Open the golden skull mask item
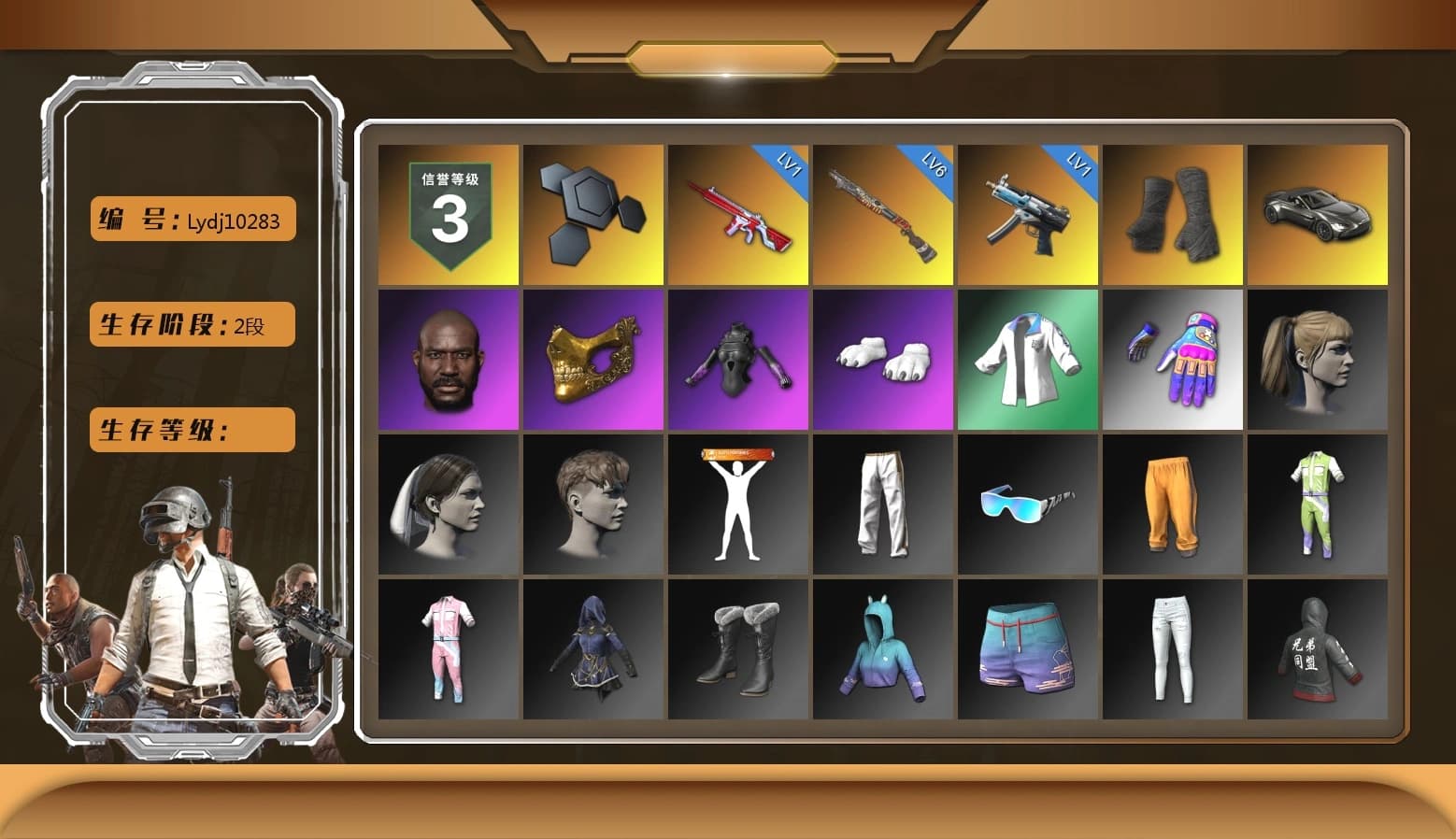Viewport: 1456px width, 839px height. pyautogui.click(x=592, y=359)
